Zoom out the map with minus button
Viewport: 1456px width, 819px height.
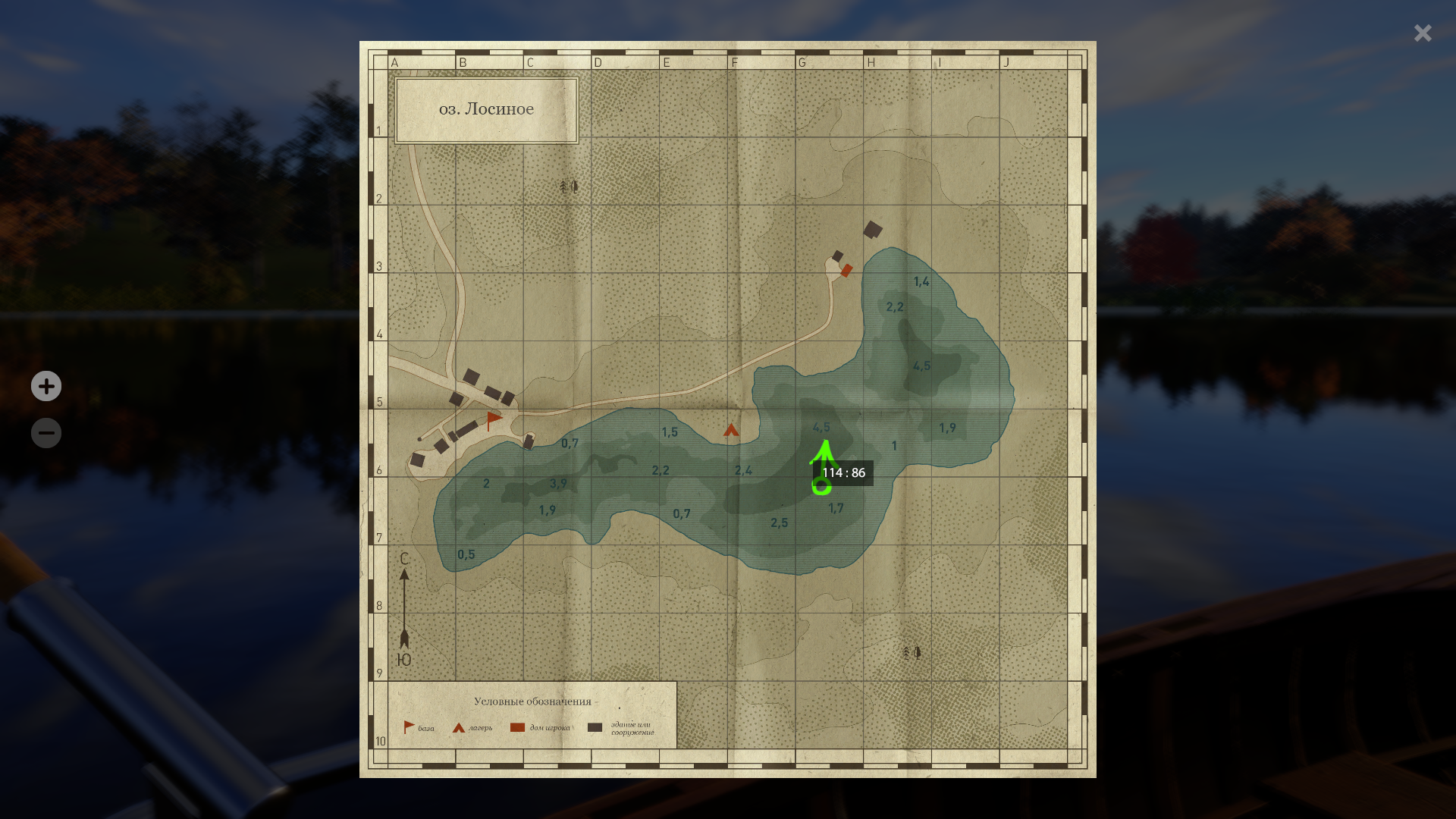(x=46, y=433)
